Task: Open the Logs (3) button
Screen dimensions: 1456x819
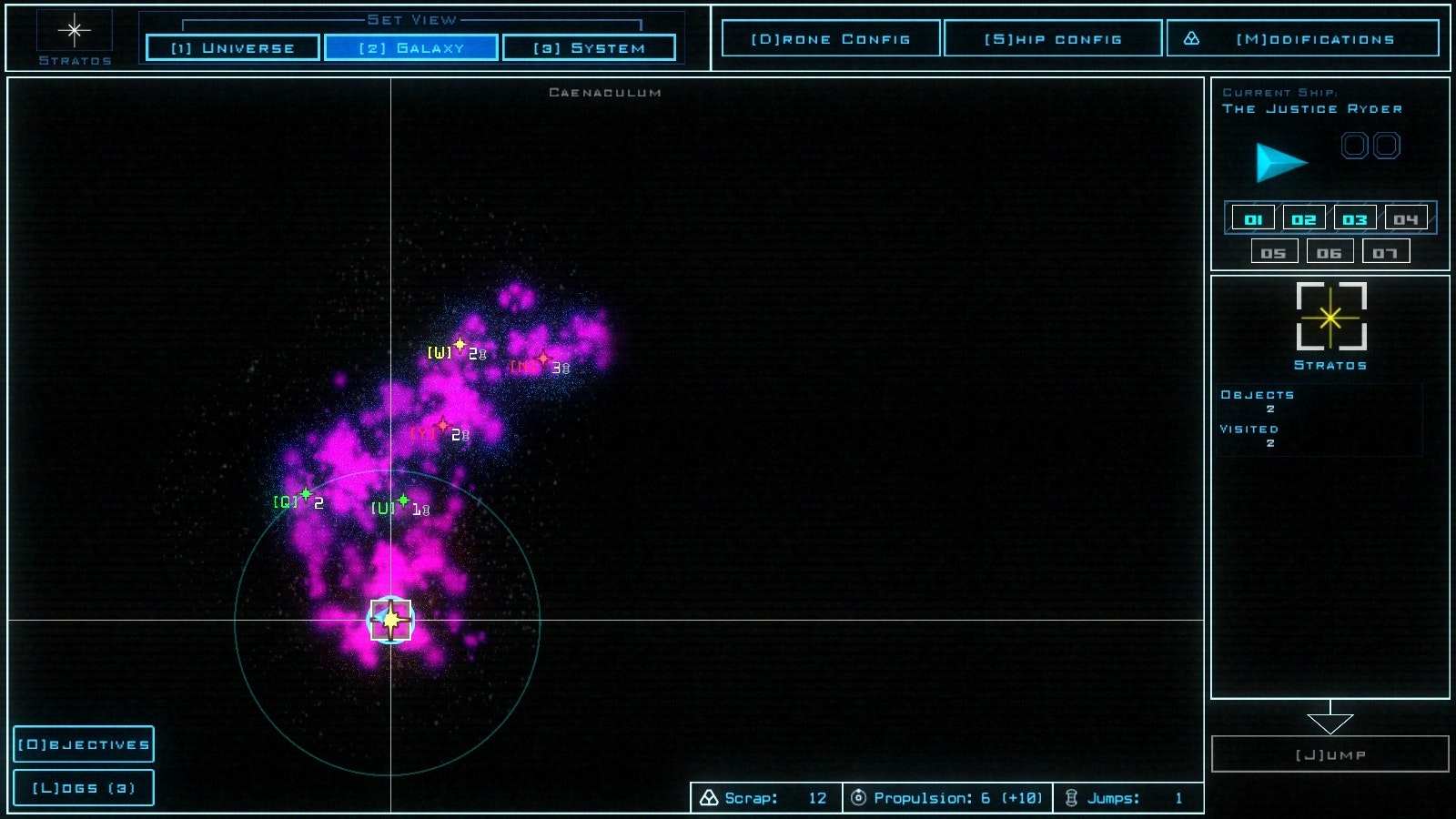Action: (x=84, y=788)
